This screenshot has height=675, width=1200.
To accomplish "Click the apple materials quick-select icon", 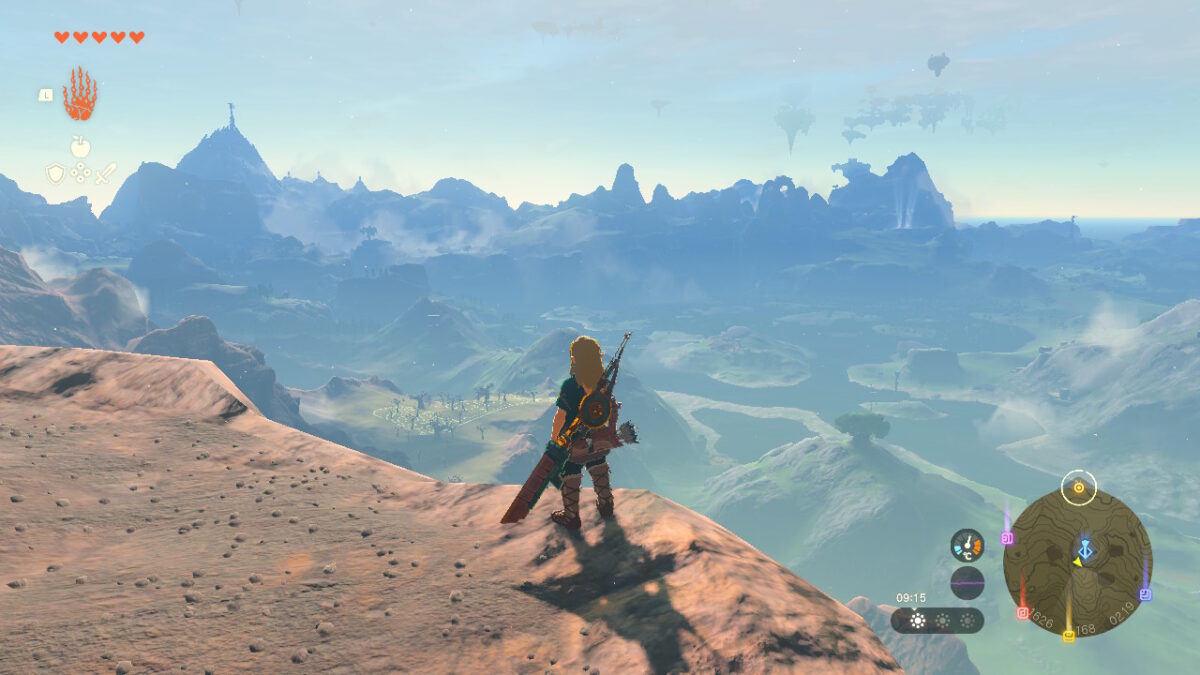I will pos(80,147).
